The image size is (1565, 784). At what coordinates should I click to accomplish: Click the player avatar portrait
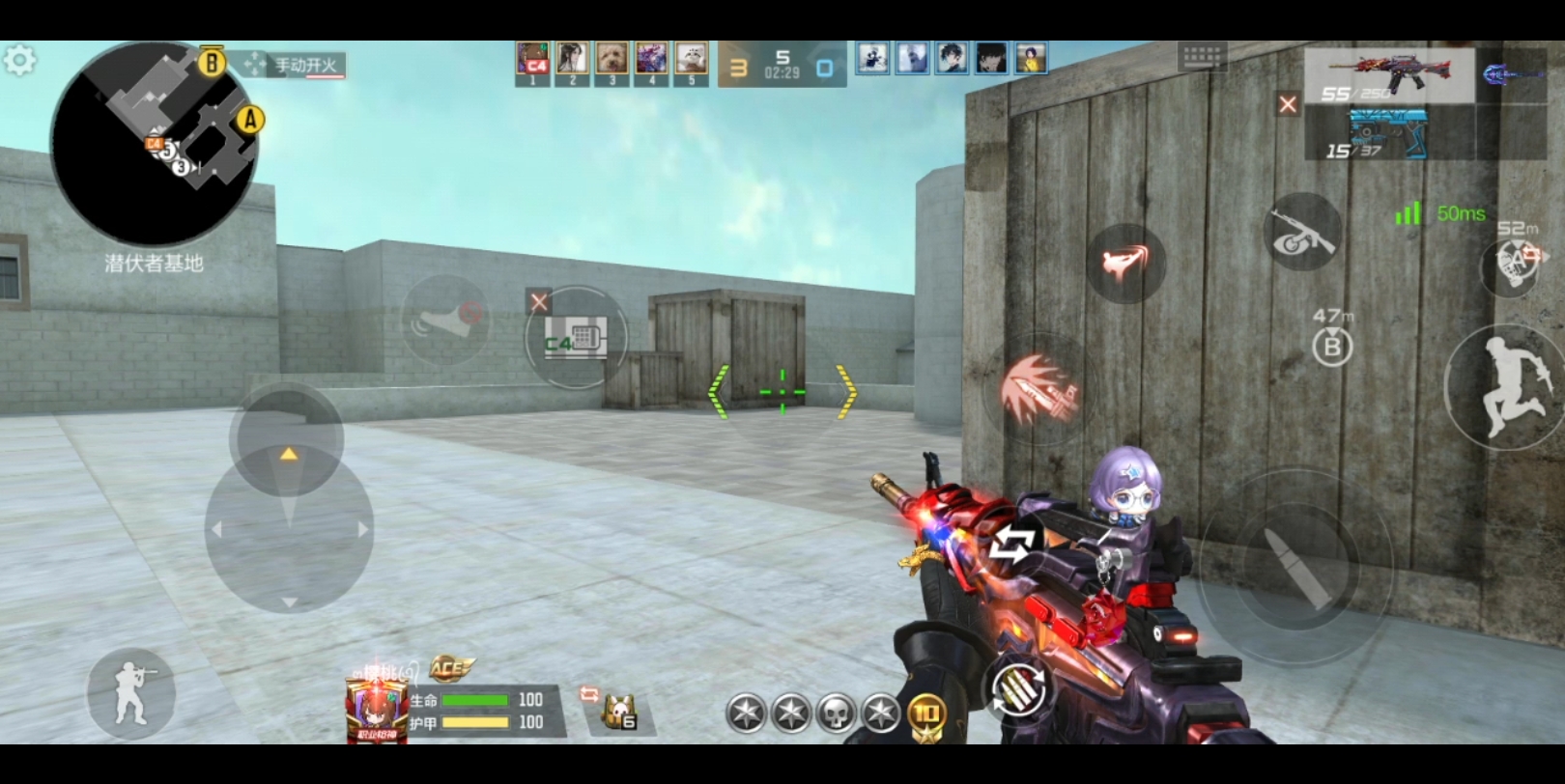click(x=376, y=712)
